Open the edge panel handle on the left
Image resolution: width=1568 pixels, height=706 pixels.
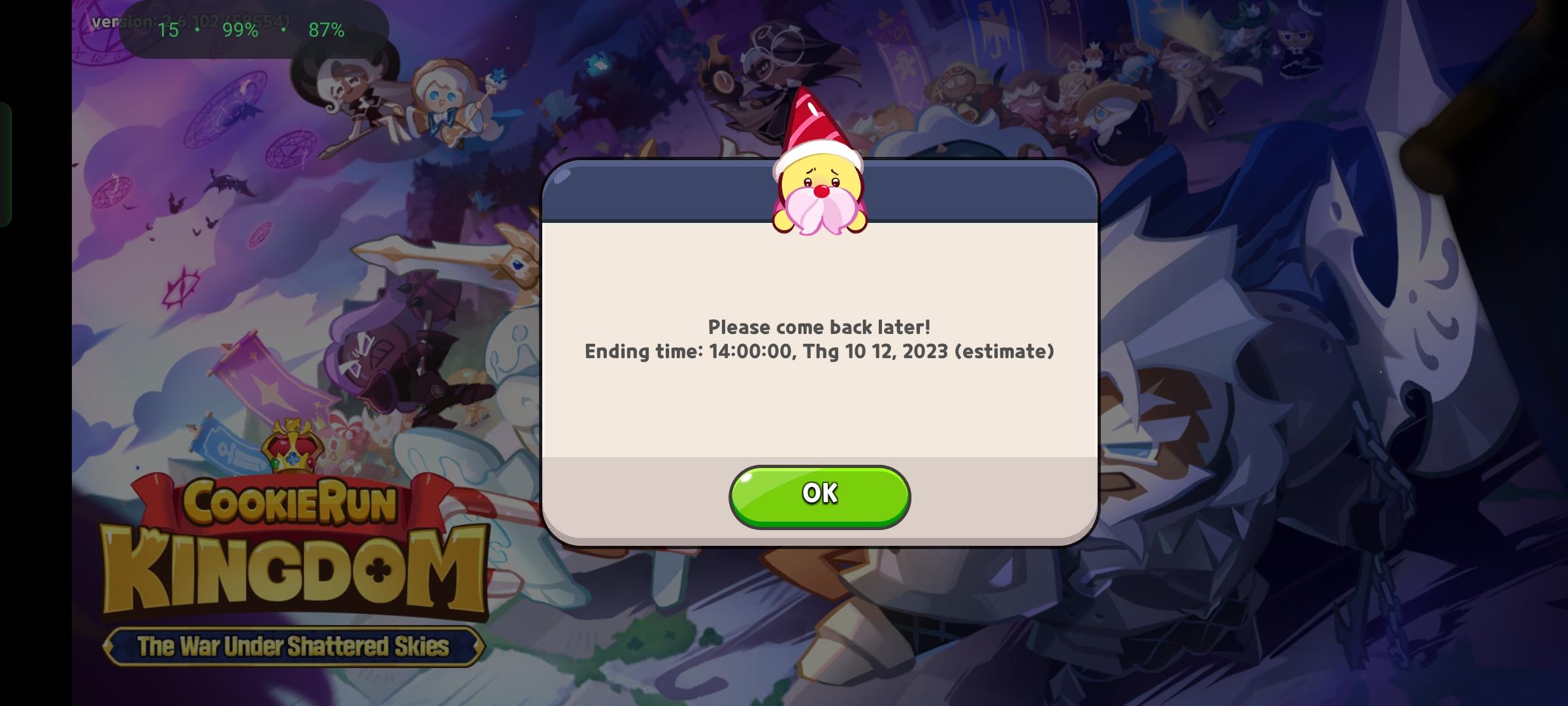click(7, 150)
